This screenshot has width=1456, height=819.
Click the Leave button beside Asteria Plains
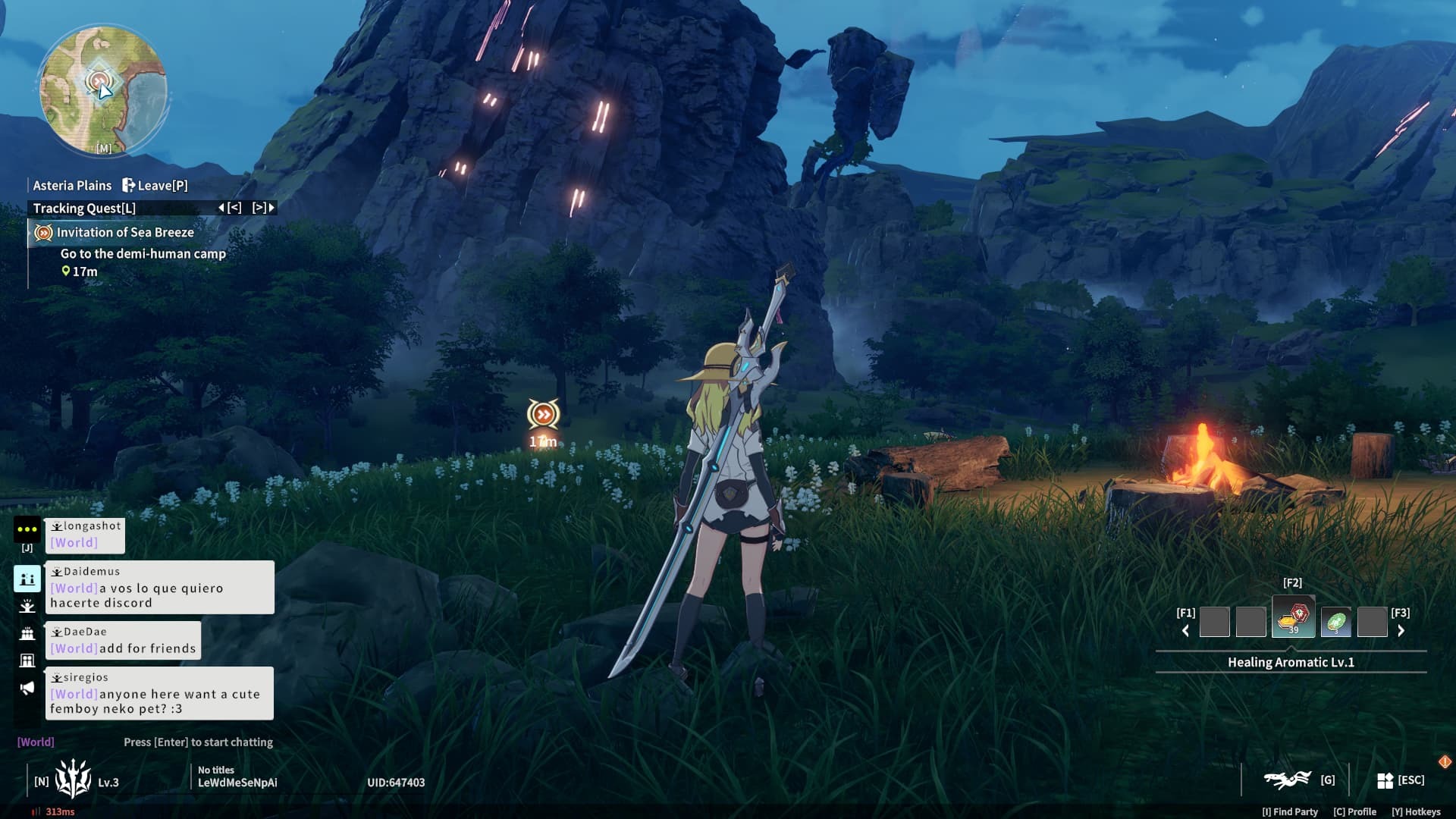pyautogui.click(x=155, y=185)
